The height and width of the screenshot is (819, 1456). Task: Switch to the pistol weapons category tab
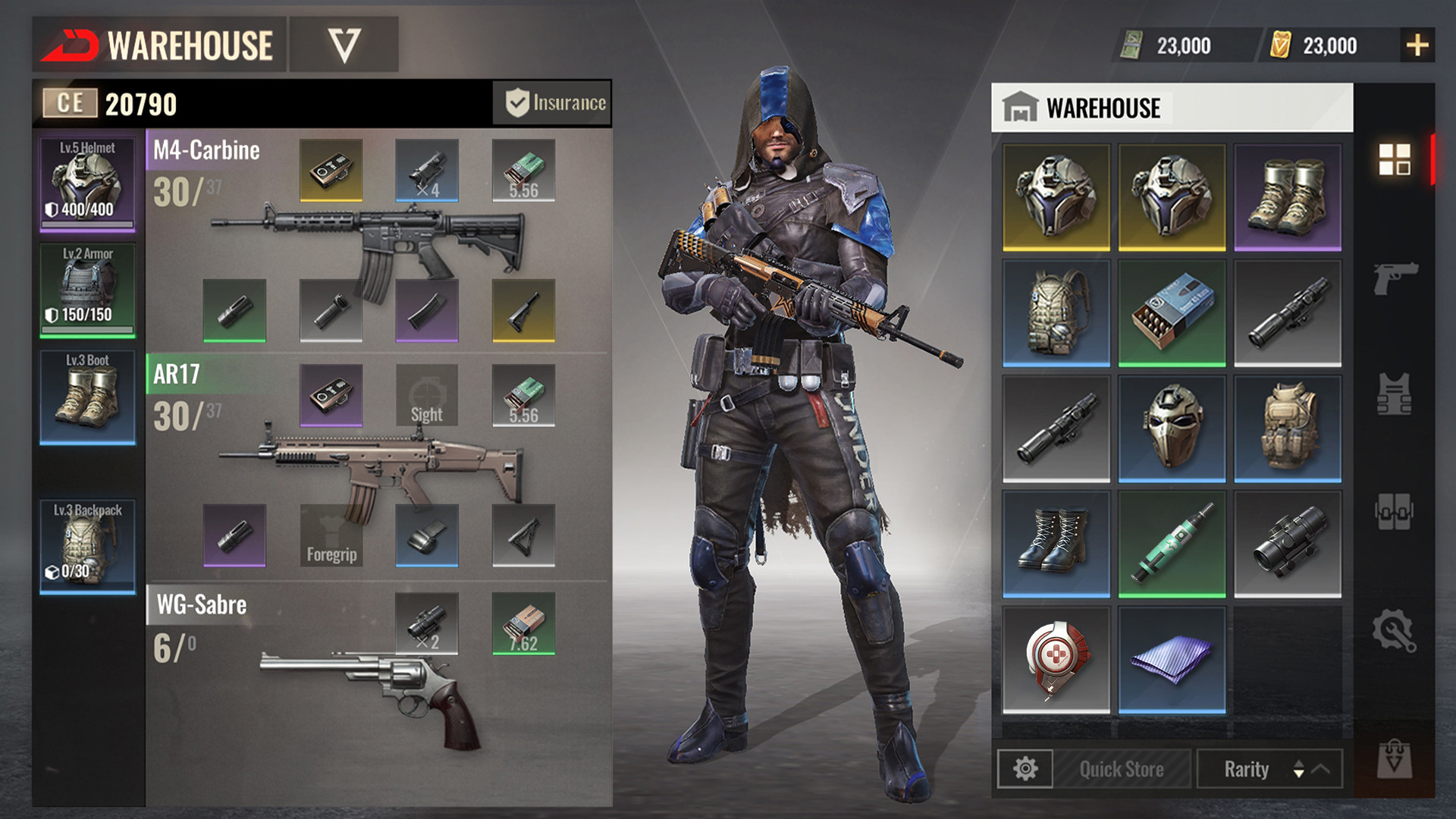[1395, 278]
